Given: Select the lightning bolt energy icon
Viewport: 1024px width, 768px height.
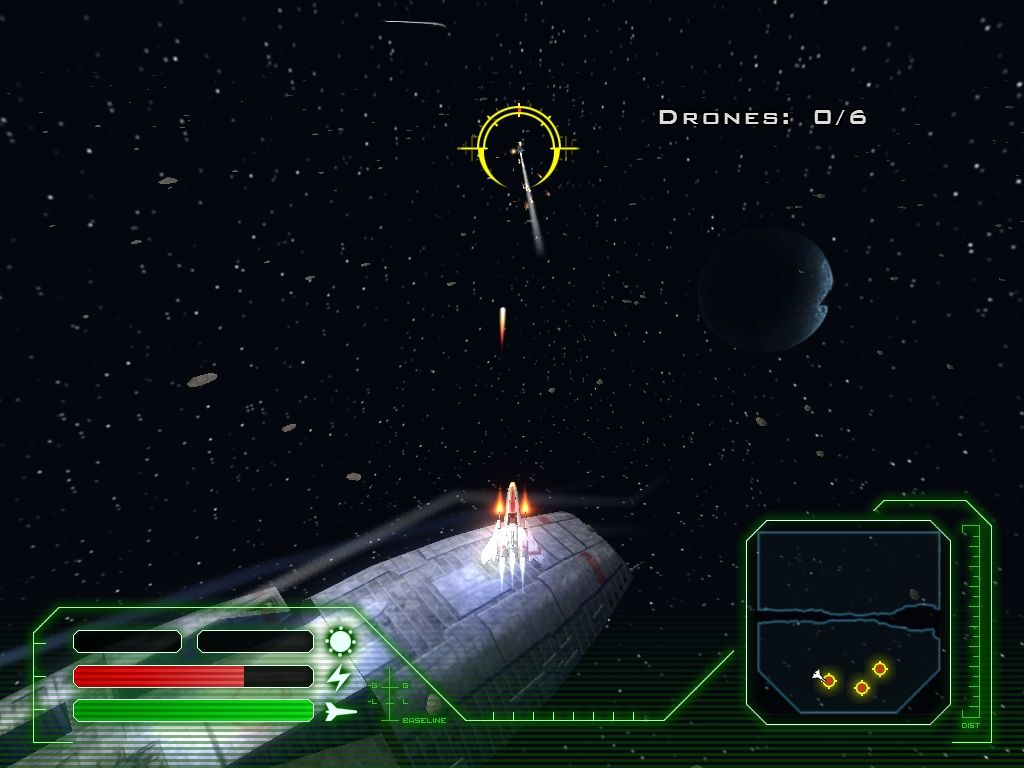Looking at the screenshot, I should click(340, 677).
